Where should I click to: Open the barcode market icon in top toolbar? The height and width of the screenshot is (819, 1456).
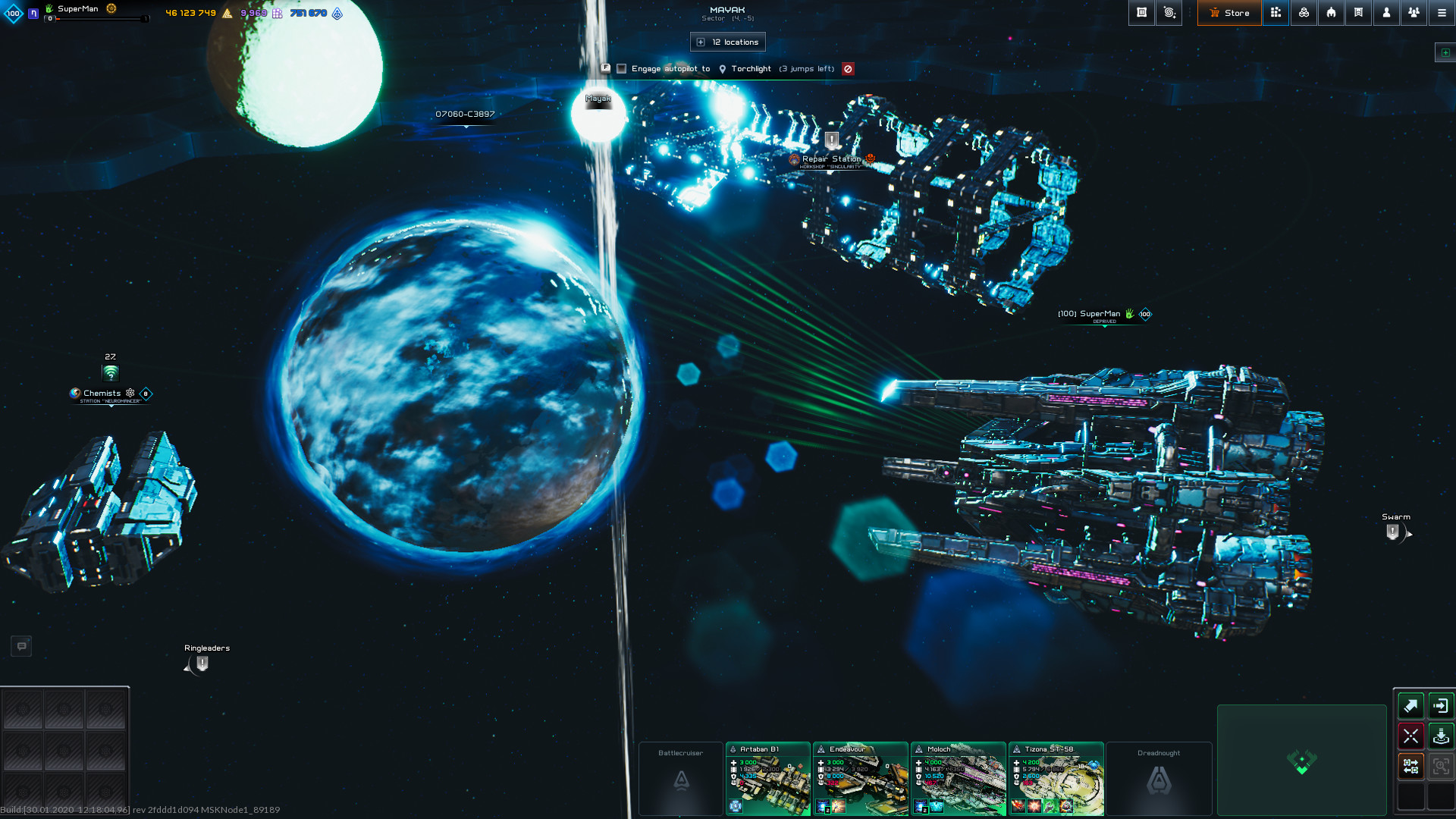(x=1142, y=13)
